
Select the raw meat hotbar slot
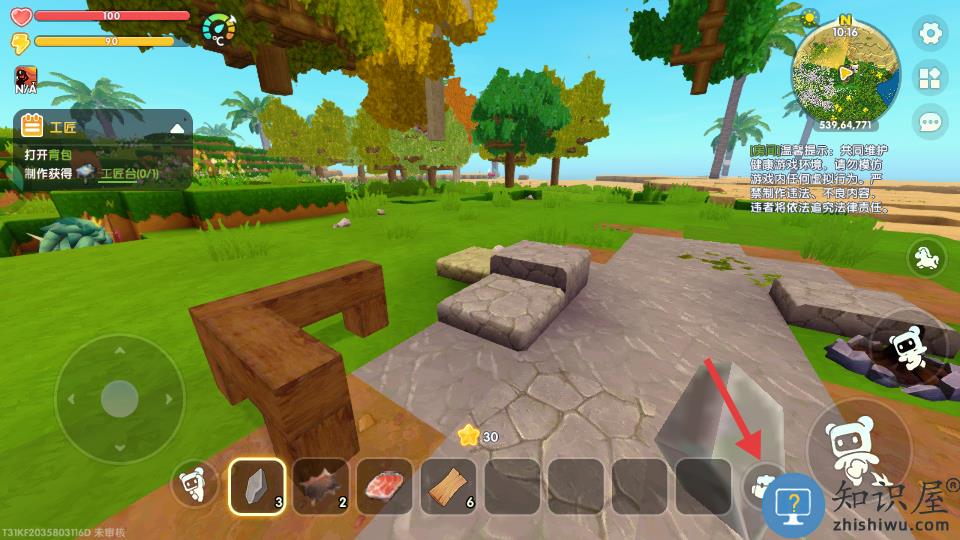(385, 486)
